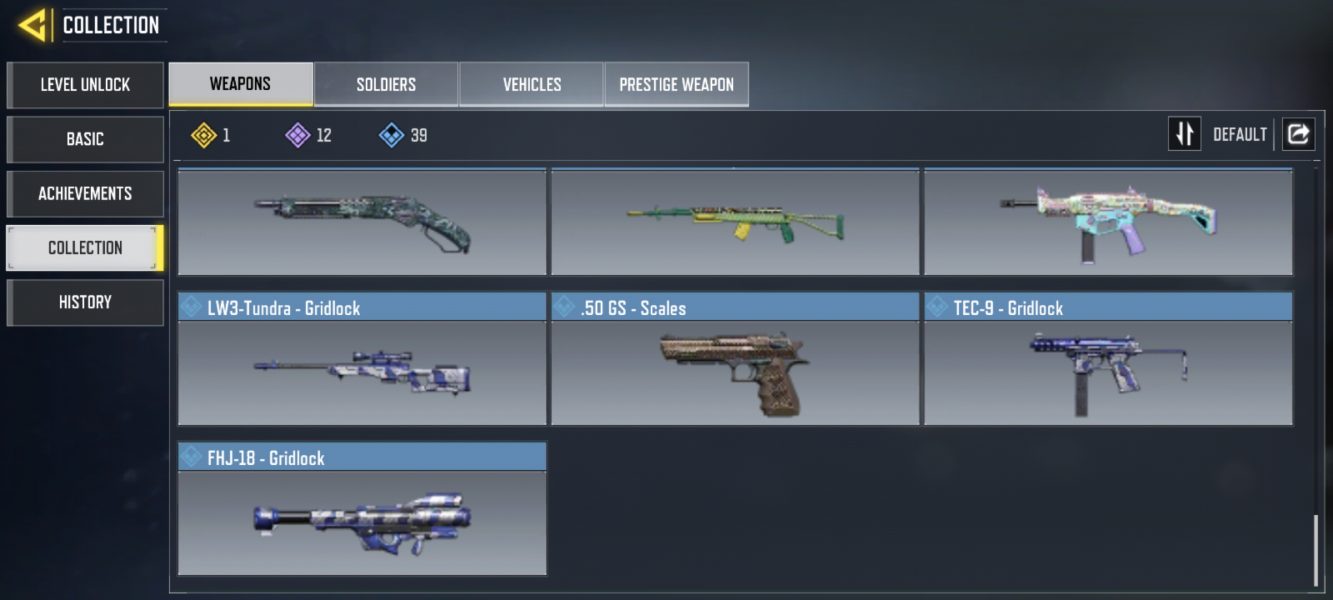Switch to the Soldiers tab
This screenshot has height=600, width=1333.
pos(386,84)
